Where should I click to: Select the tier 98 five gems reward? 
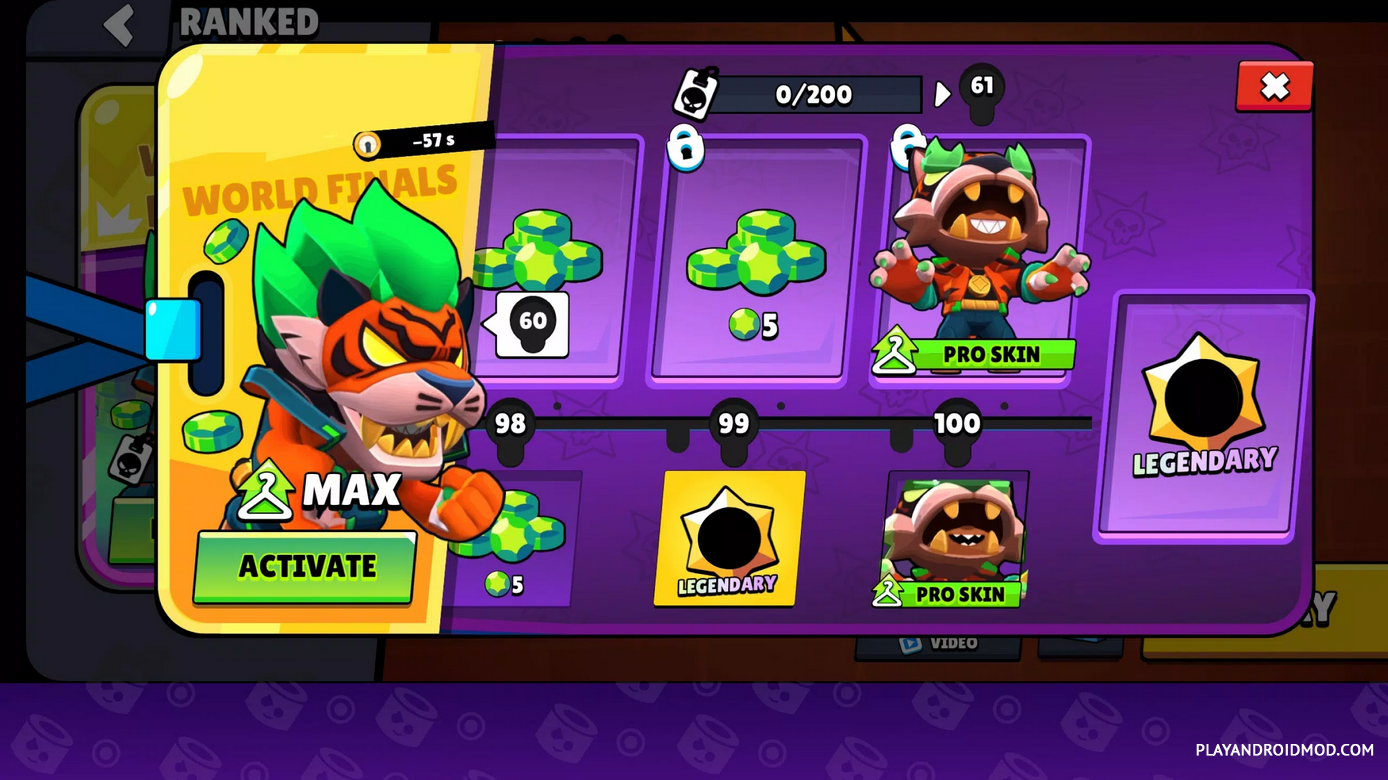515,540
